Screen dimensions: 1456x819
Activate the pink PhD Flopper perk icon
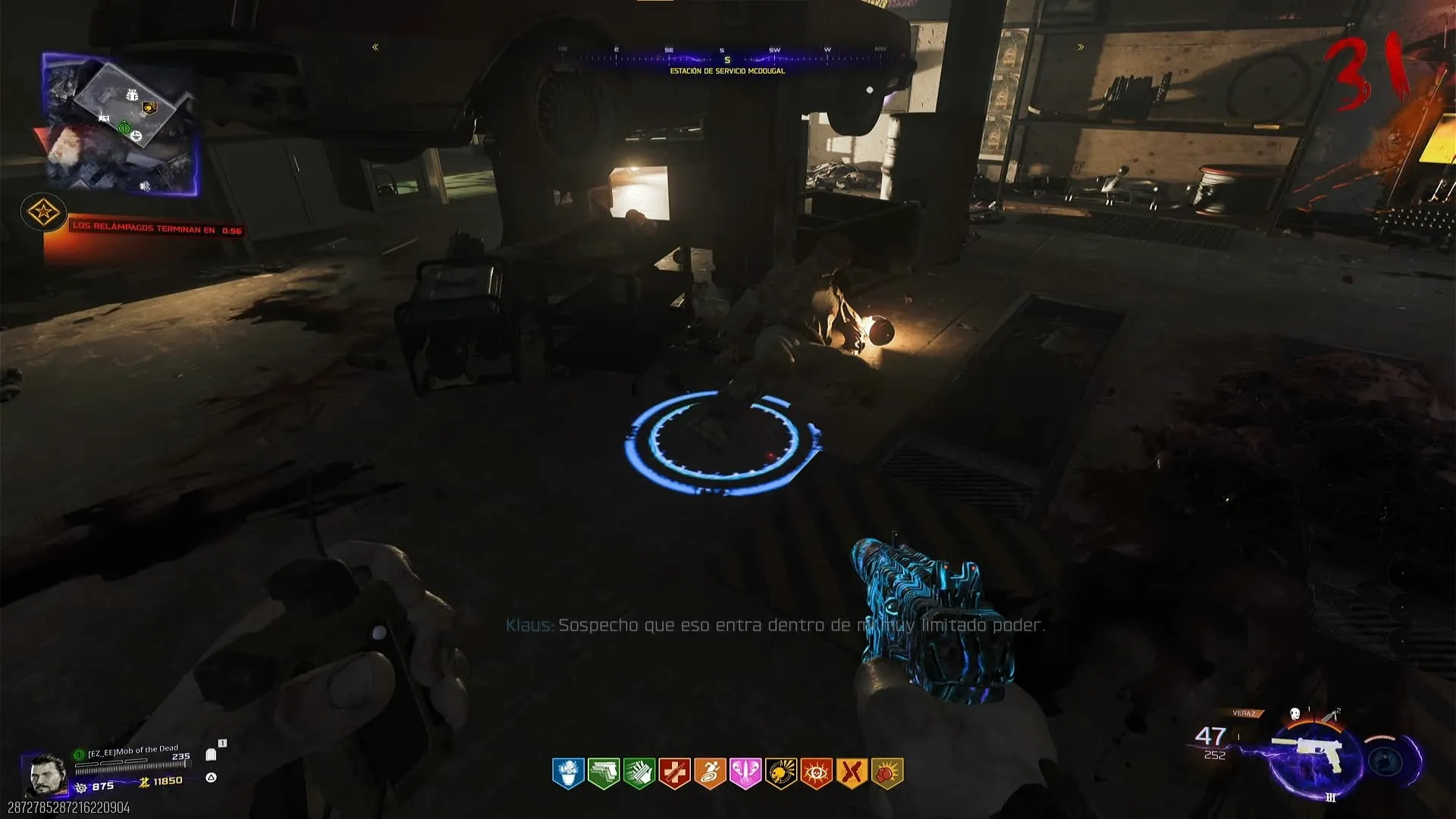click(x=745, y=773)
